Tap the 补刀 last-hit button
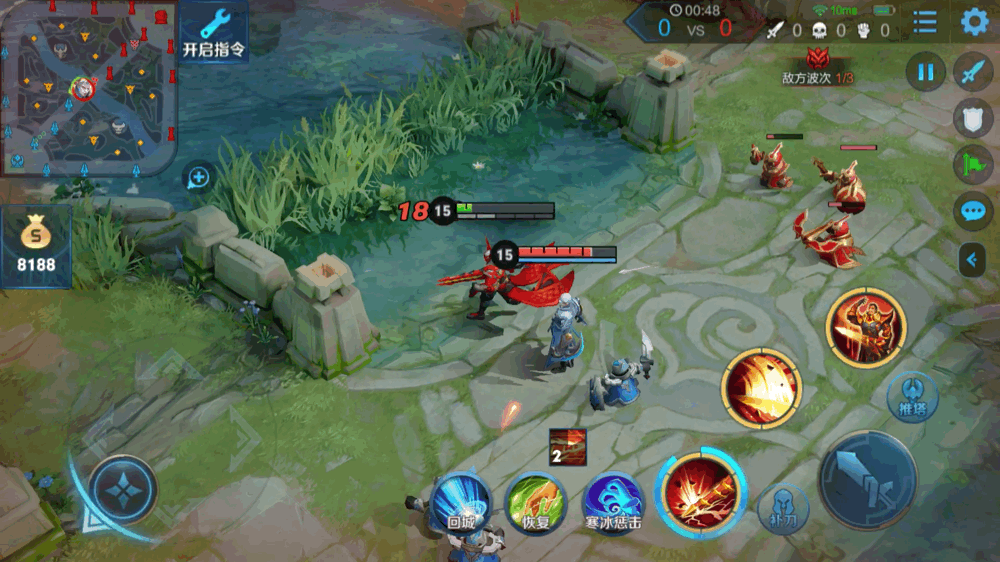1000x562 pixels. click(783, 506)
